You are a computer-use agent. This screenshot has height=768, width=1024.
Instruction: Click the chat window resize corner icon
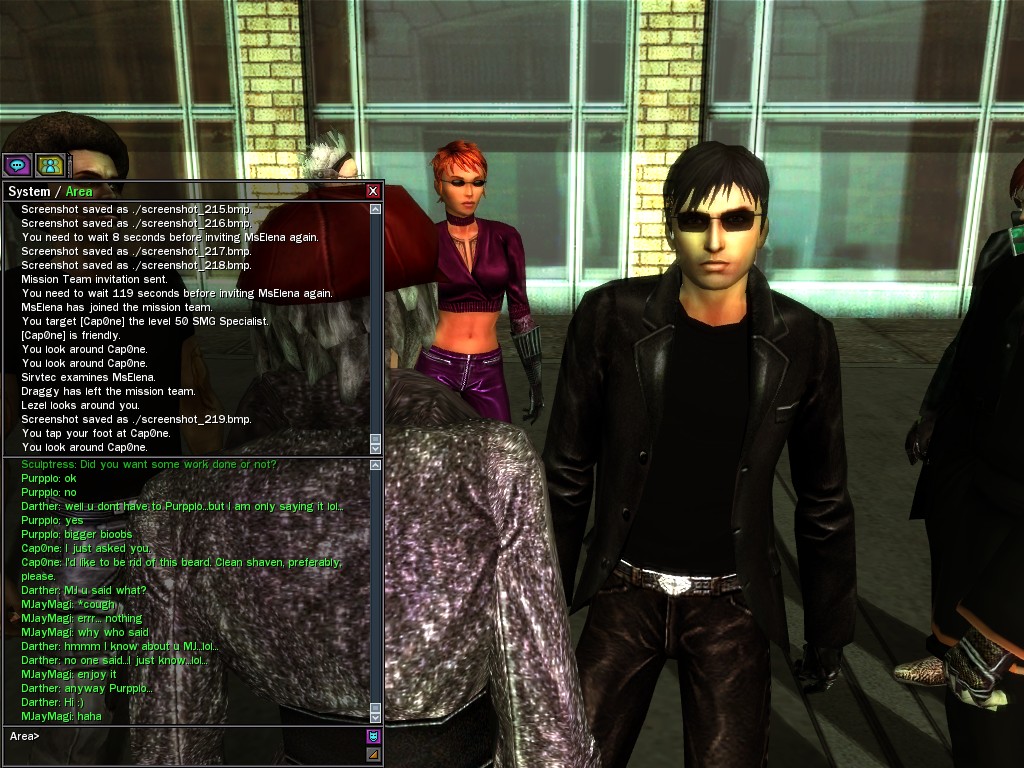coord(373,755)
